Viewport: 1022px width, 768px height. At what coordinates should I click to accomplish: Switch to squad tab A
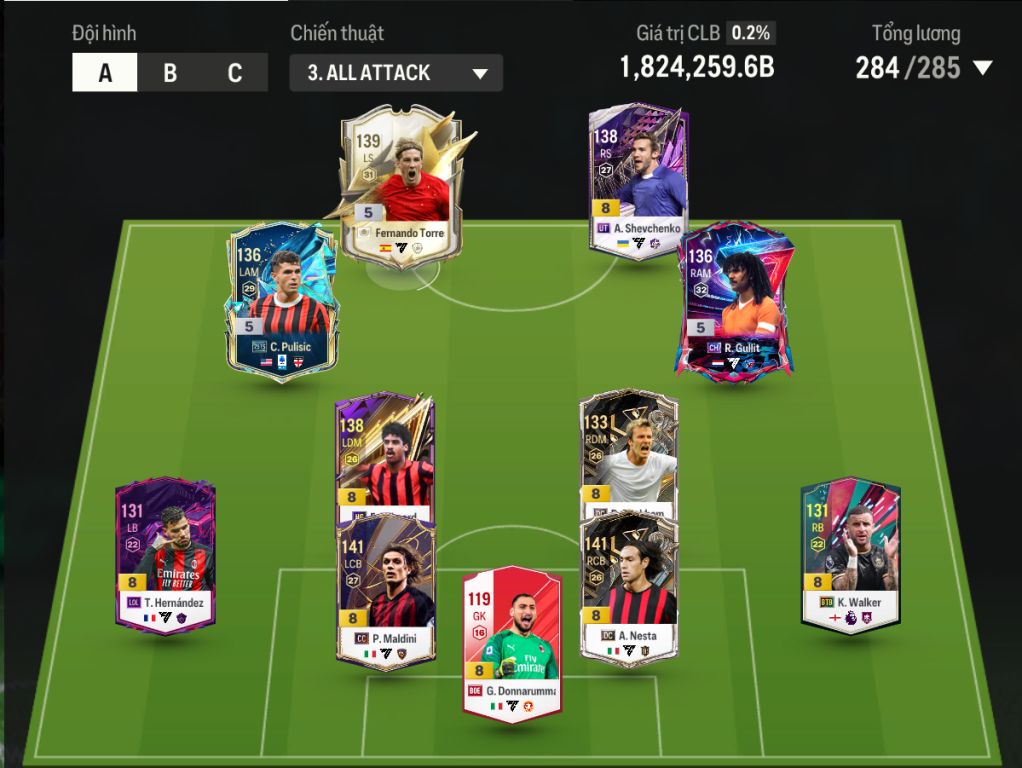[105, 73]
